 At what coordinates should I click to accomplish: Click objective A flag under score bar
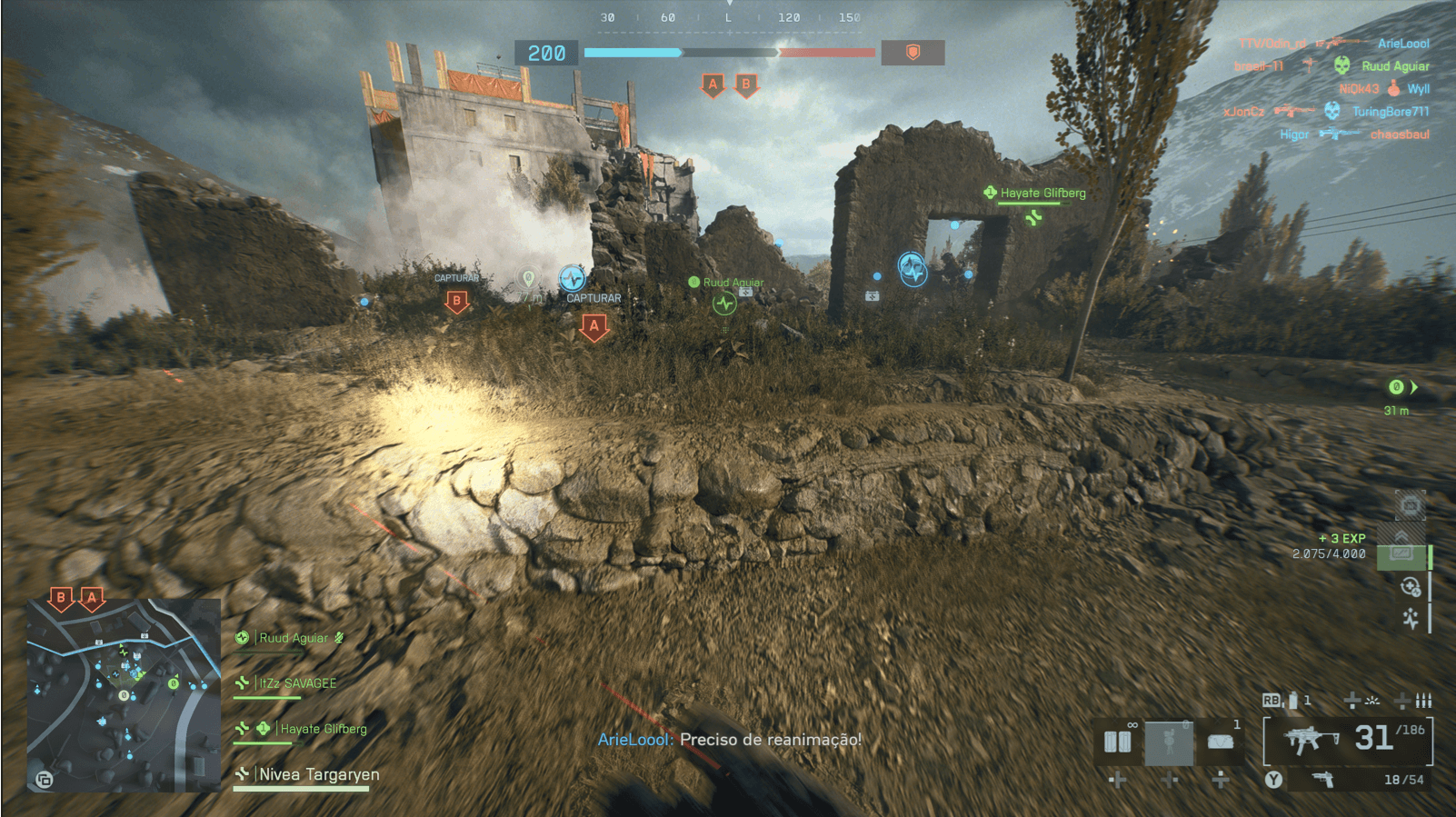[x=713, y=85]
